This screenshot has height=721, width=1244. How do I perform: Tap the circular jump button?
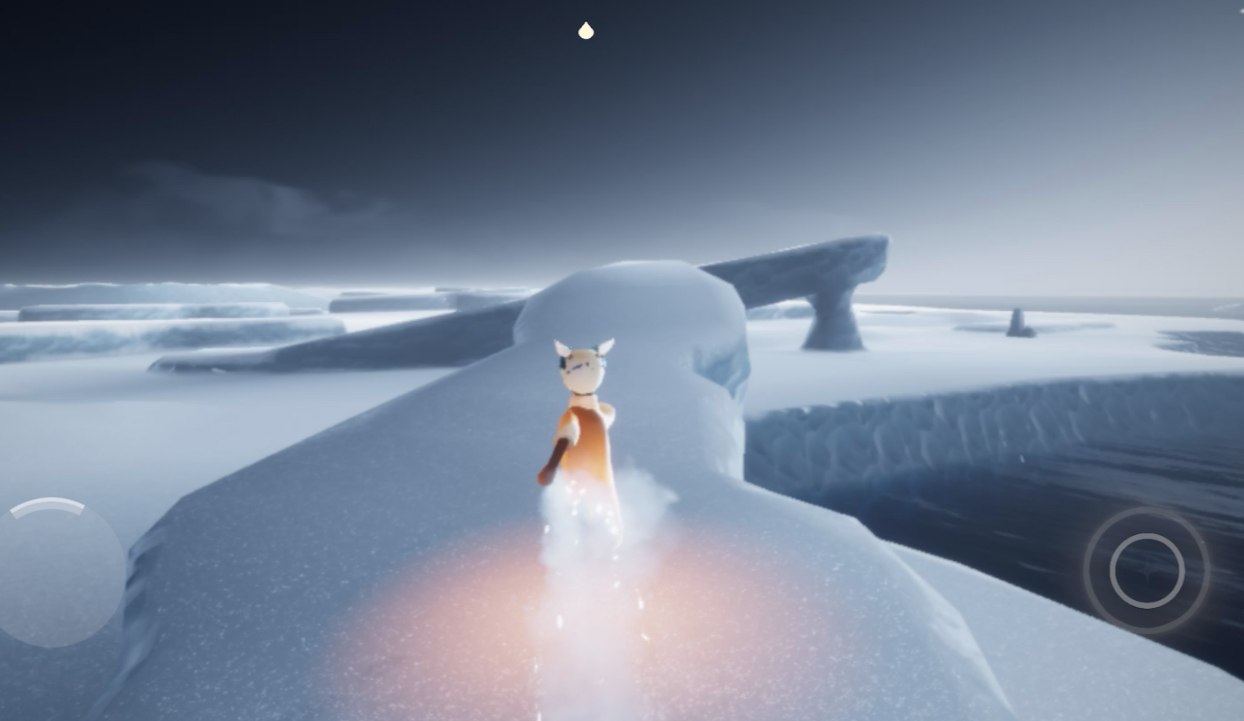tap(1146, 570)
